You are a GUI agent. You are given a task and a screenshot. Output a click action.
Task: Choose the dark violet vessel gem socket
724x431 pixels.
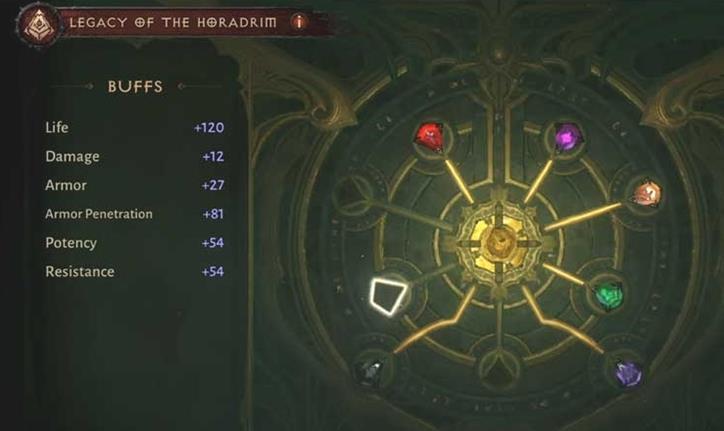(x=627, y=373)
